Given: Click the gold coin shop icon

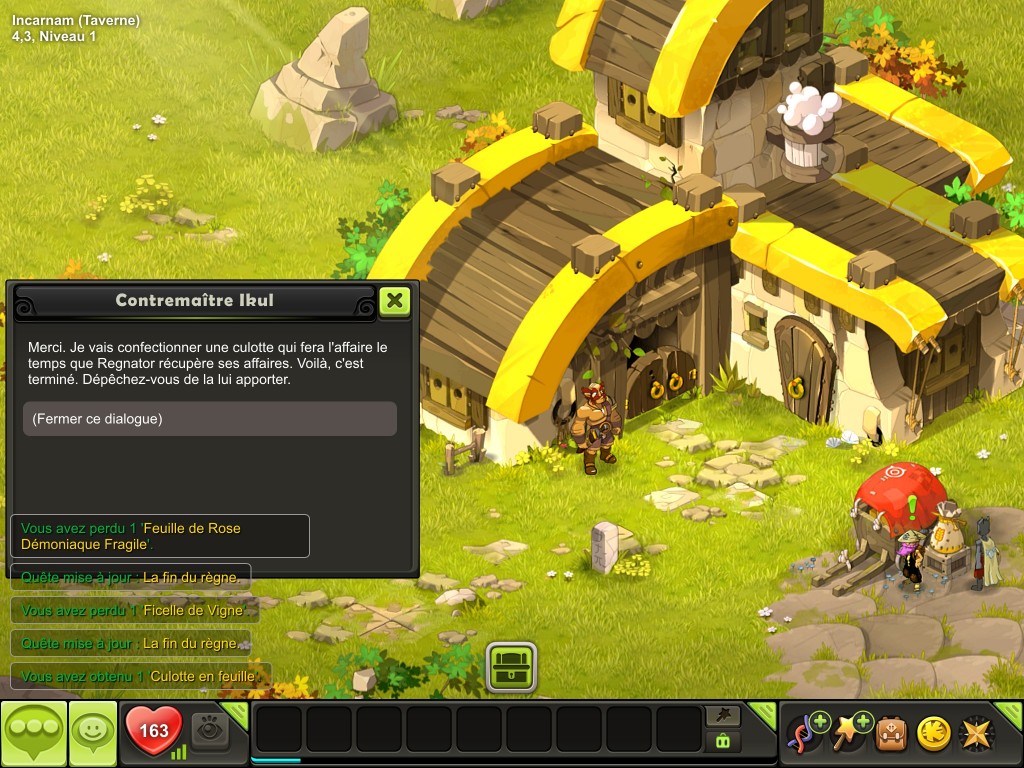Looking at the screenshot, I should [x=934, y=734].
